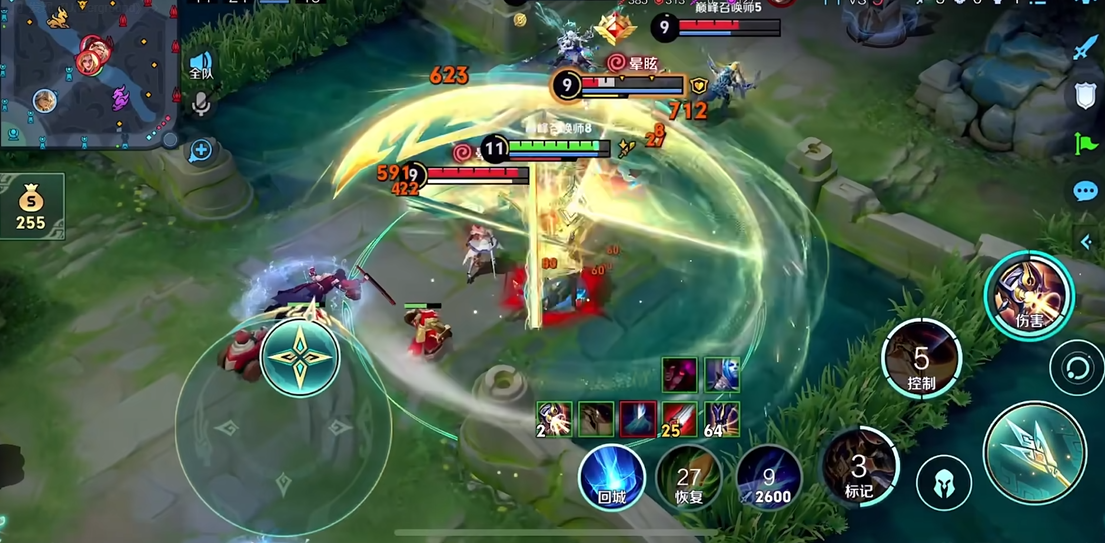The width and height of the screenshot is (1105, 543).
Task: Cast the 伤害 damage ability
Action: point(1028,295)
